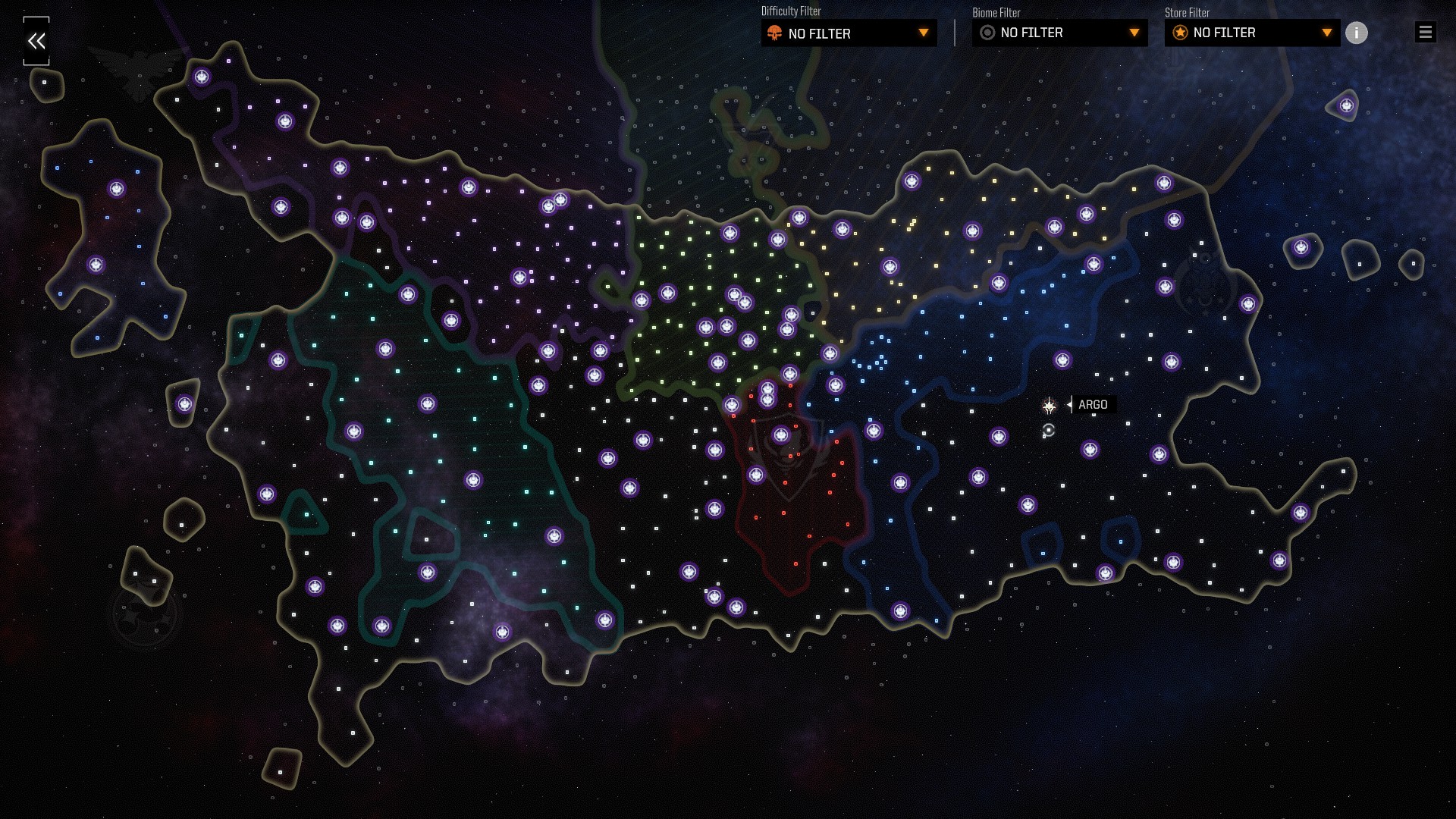Viewport: 1456px width, 819px height.
Task: Click the skull icon on Difficulty Filter
Action: point(773,33)
